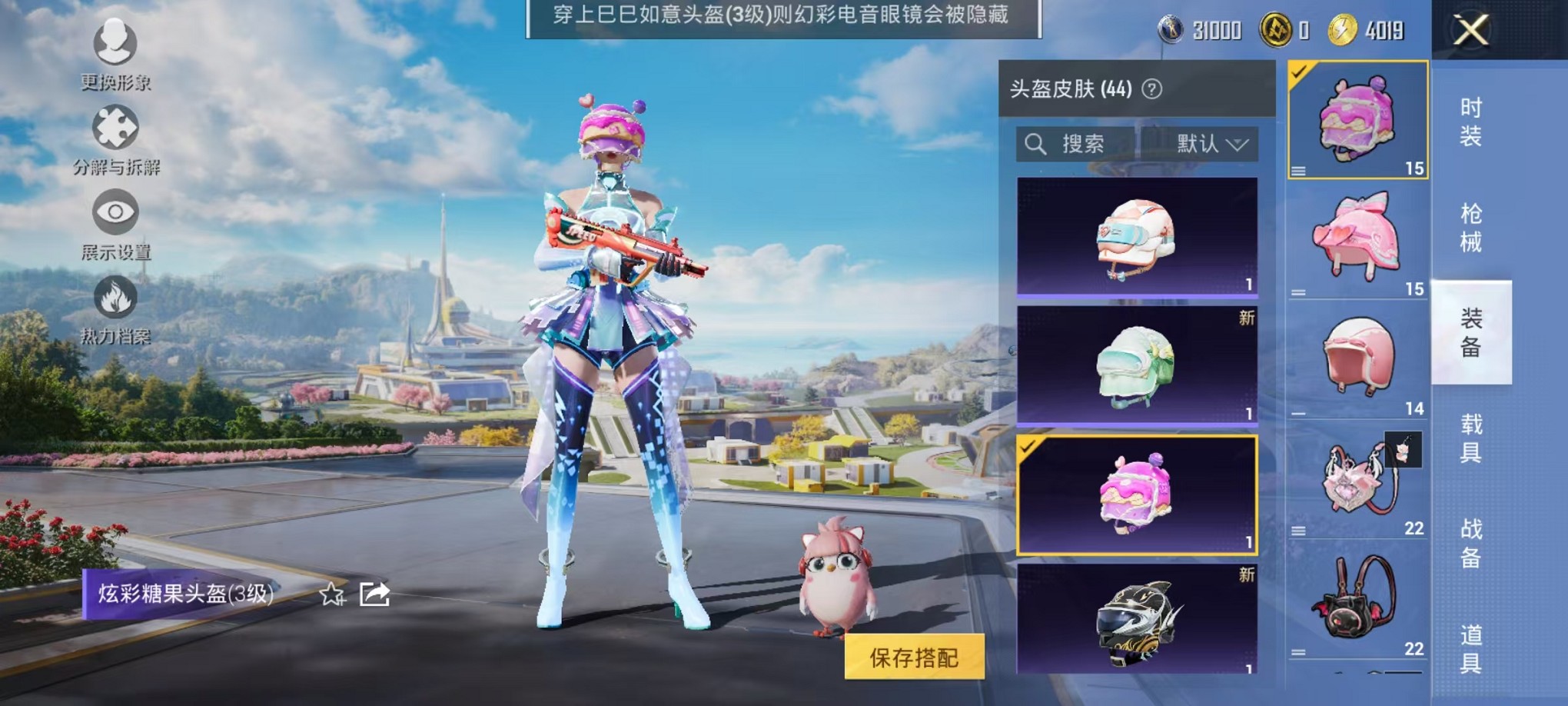
Task: Switch to the 时装 tab
Action: [1470, 119]
